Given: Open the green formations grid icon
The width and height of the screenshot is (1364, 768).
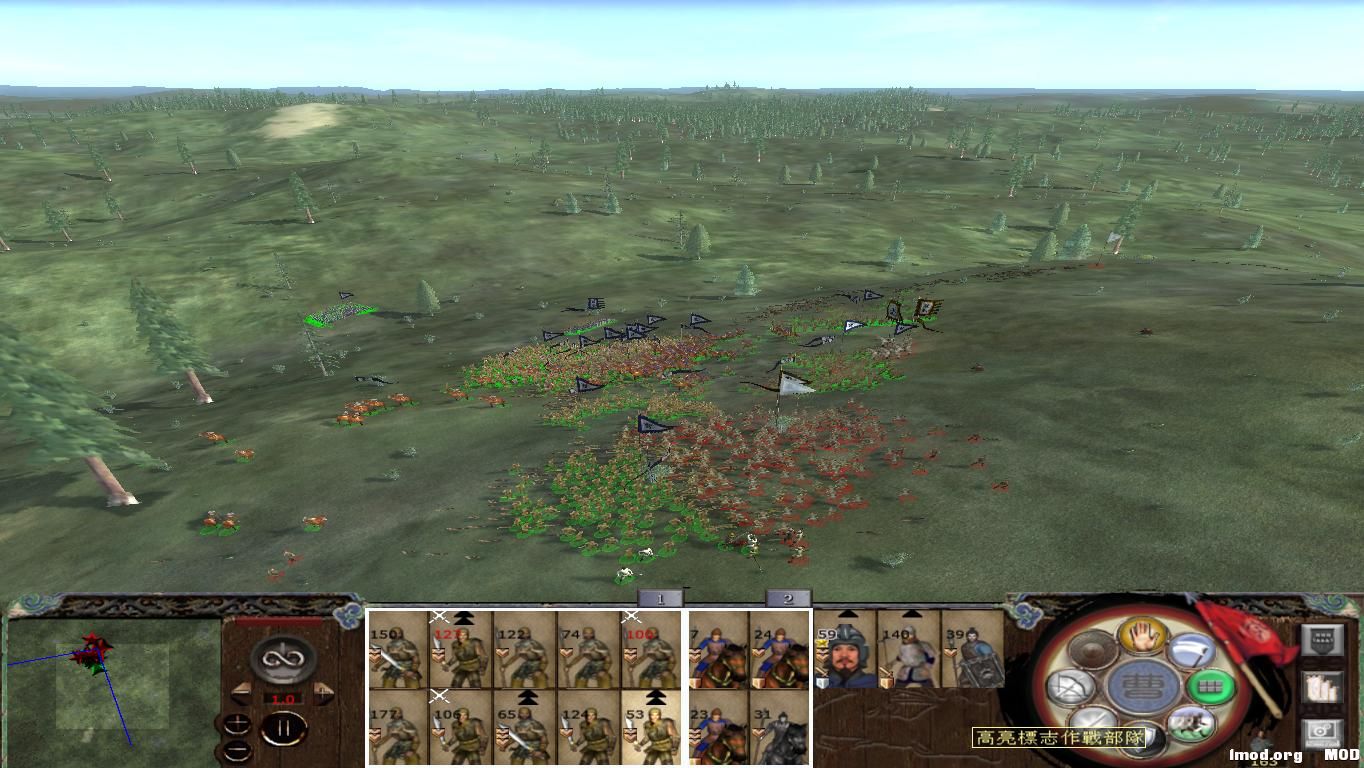Looking at the screenshot, I should (x=1209, y=687).
